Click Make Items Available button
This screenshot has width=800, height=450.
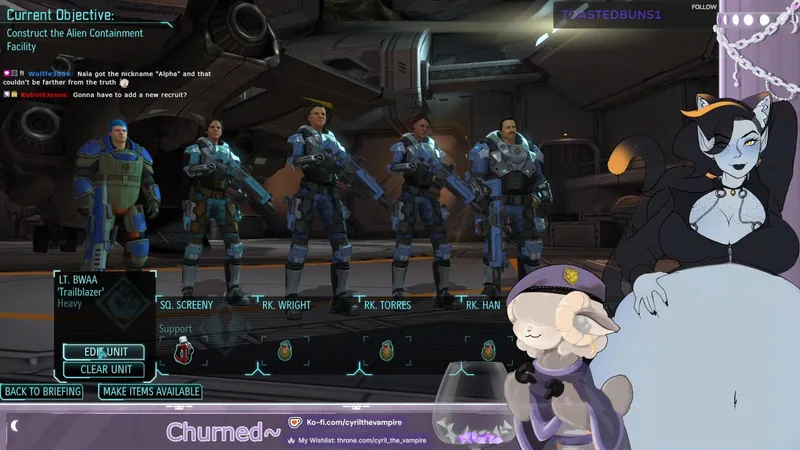(x=150, y=391)
